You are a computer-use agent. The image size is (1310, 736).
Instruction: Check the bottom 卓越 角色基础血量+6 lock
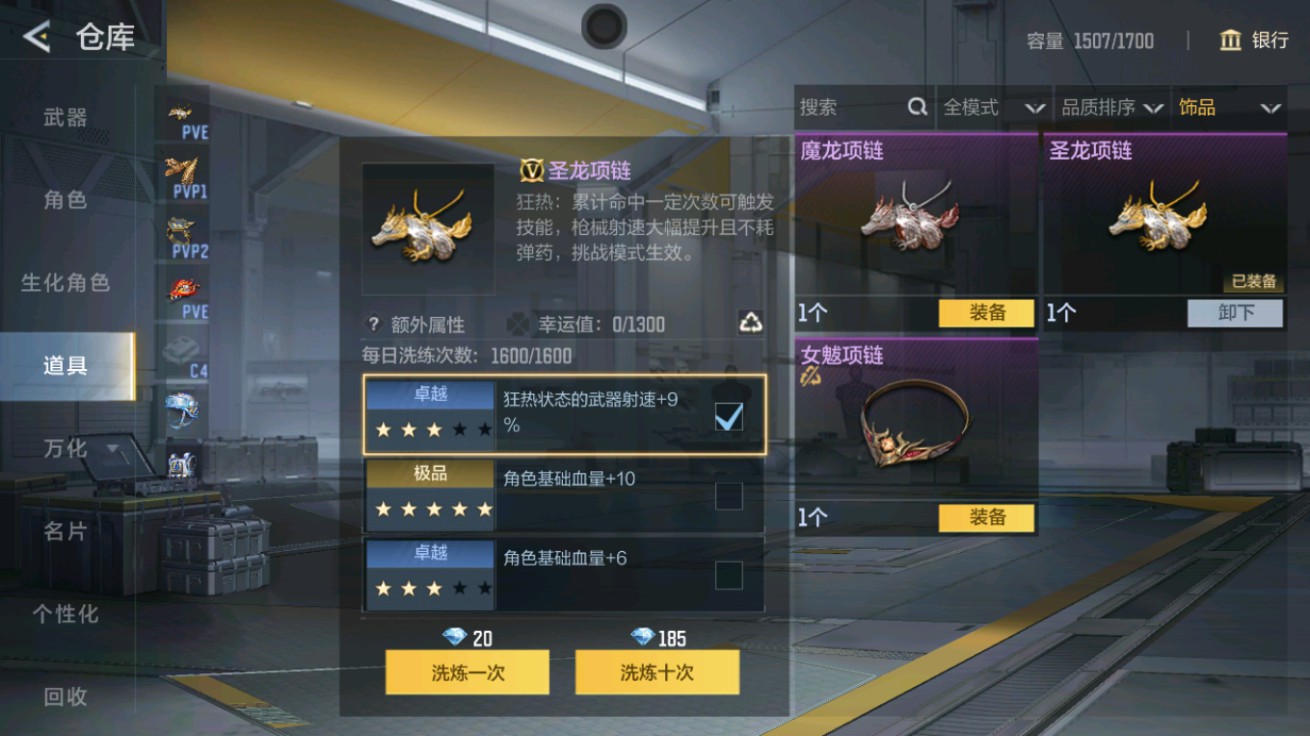(x=730, y=574)
